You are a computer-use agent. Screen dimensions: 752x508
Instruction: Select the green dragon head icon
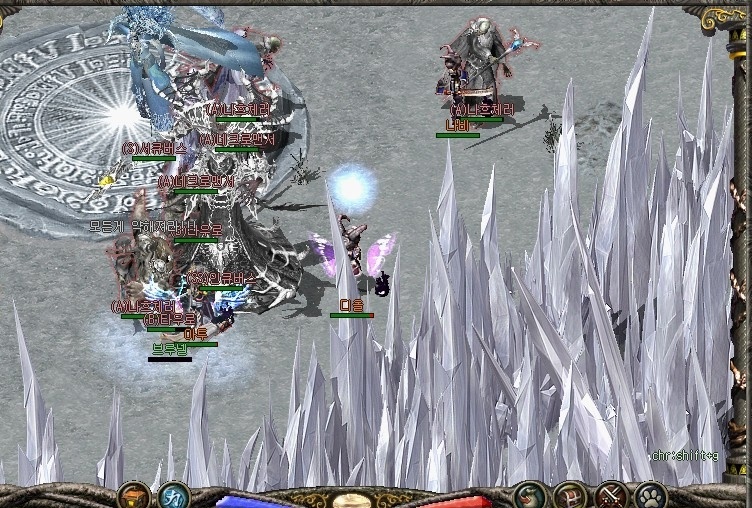[x=529, y=494]
